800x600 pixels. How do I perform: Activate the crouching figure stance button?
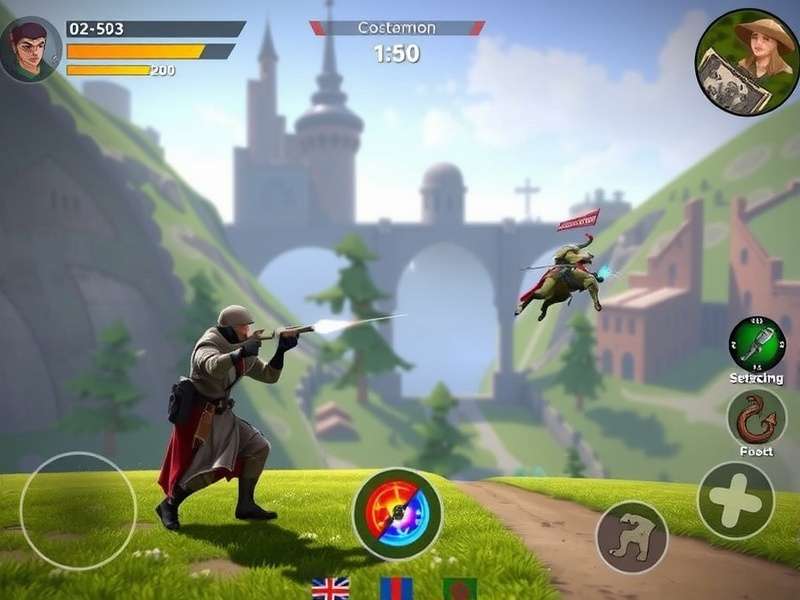click(632, 537)
